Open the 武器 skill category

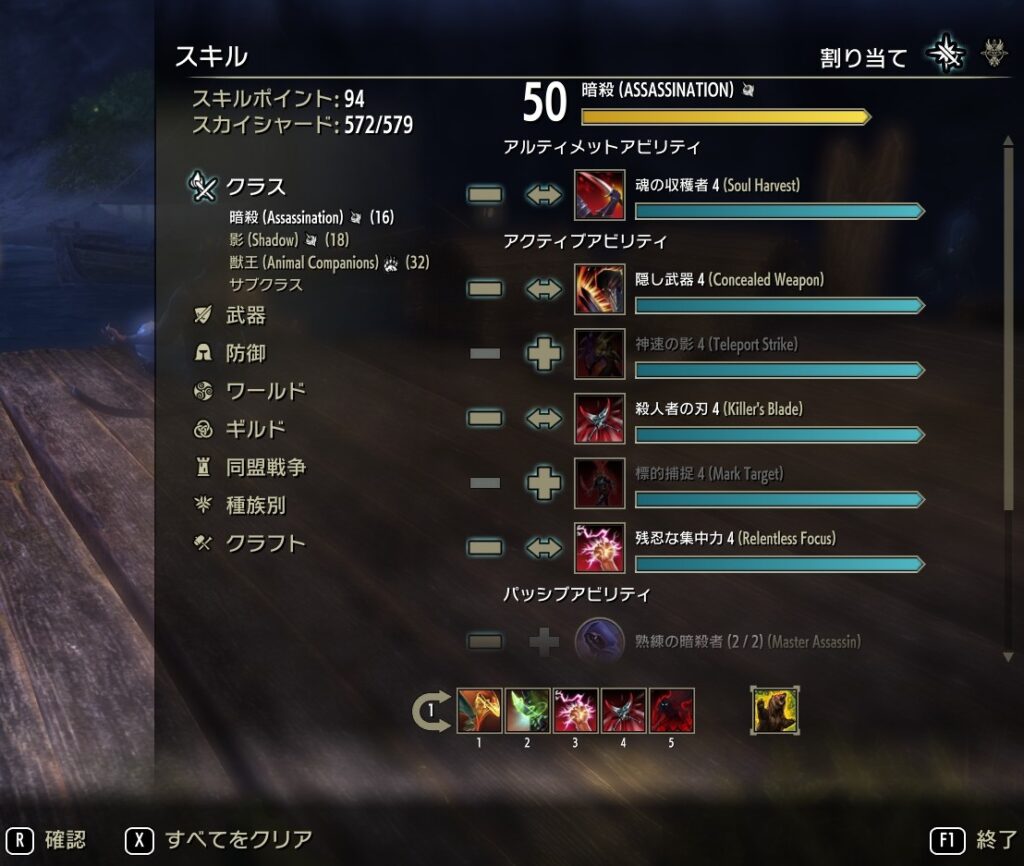tap(245, 316)
